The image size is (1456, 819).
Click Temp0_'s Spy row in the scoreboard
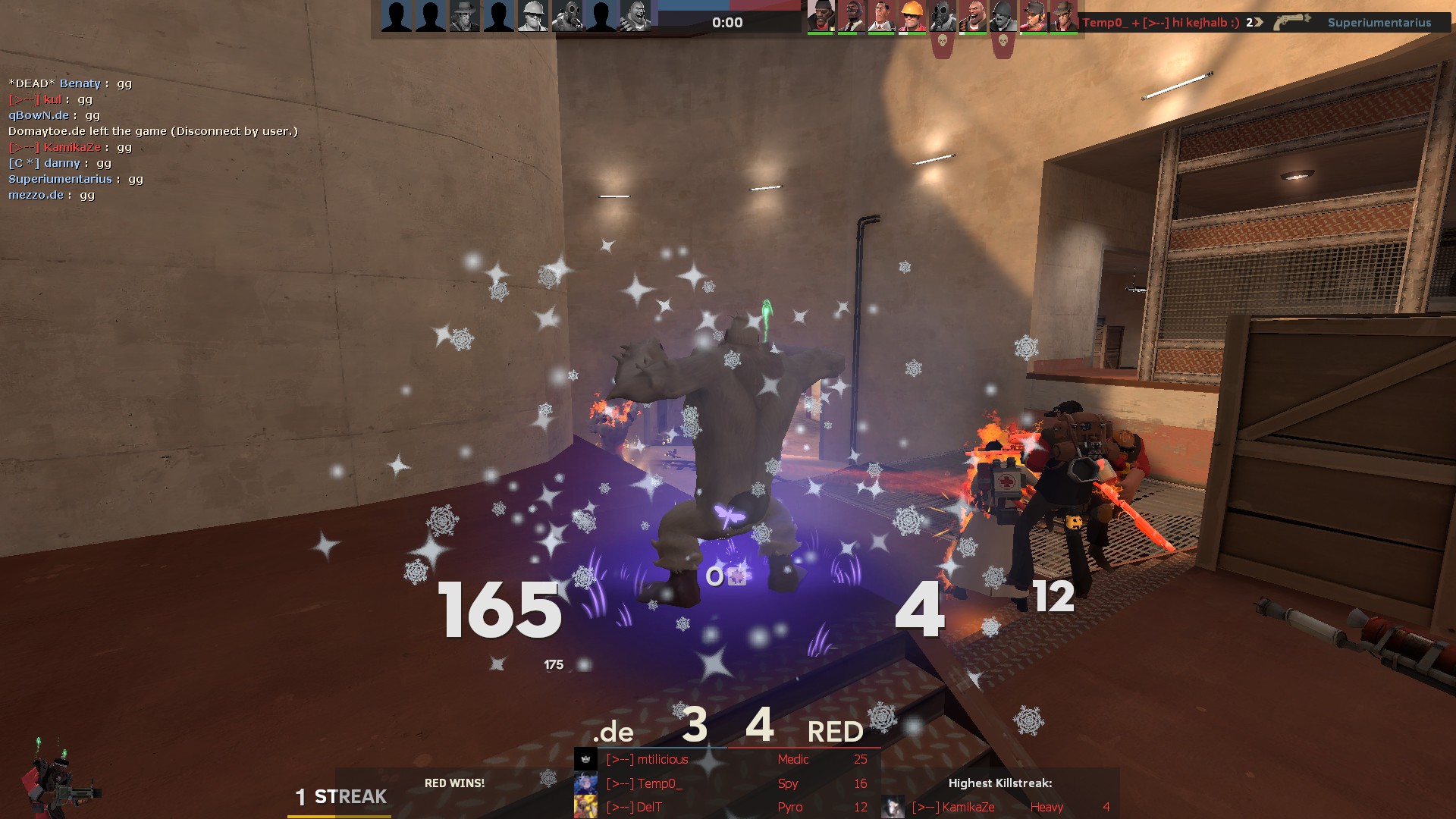tap(726, 783)
